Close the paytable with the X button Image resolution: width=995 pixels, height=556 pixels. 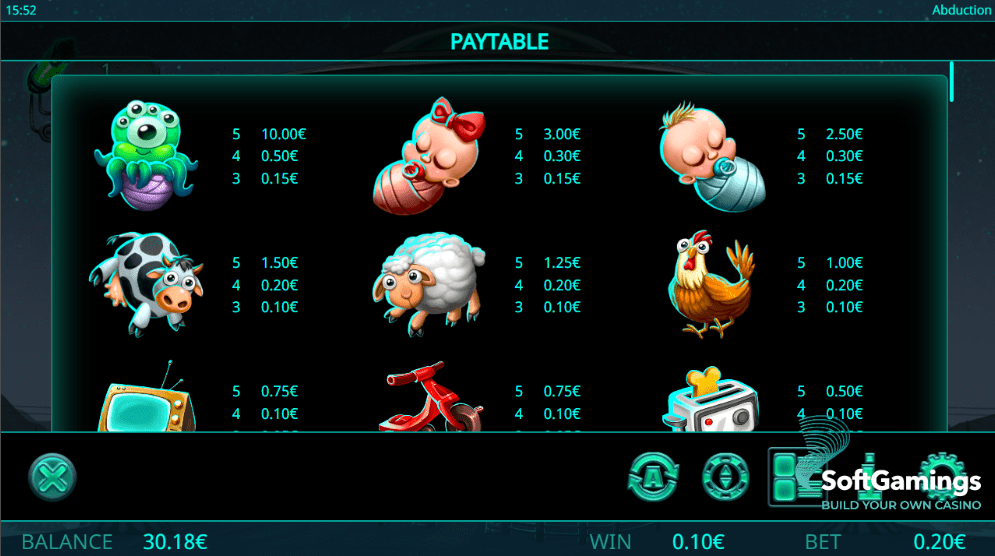[51, 477]
